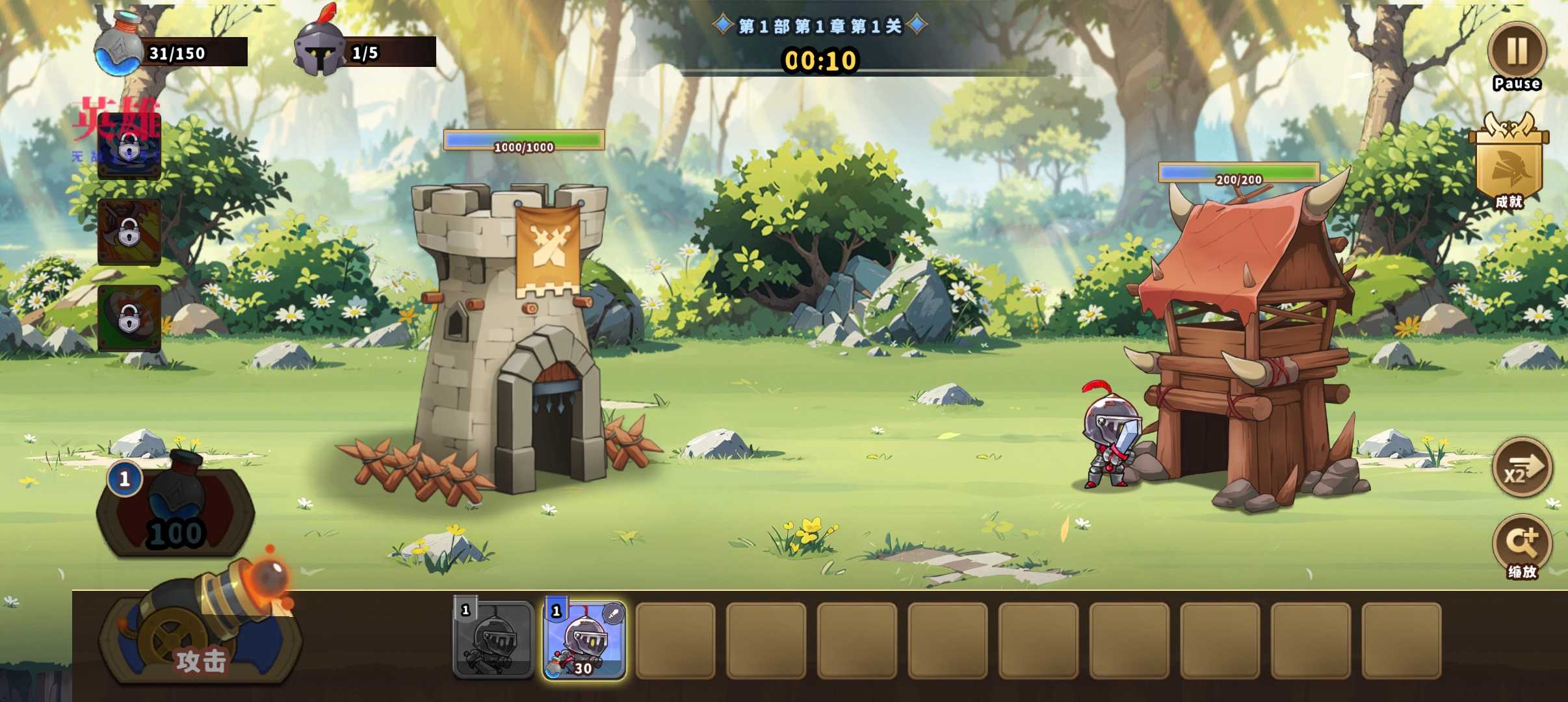Activate the 缩放 zoom button
Image resolution: width=1568 pixels, height=702 pixels.
tap(1521, 545)
